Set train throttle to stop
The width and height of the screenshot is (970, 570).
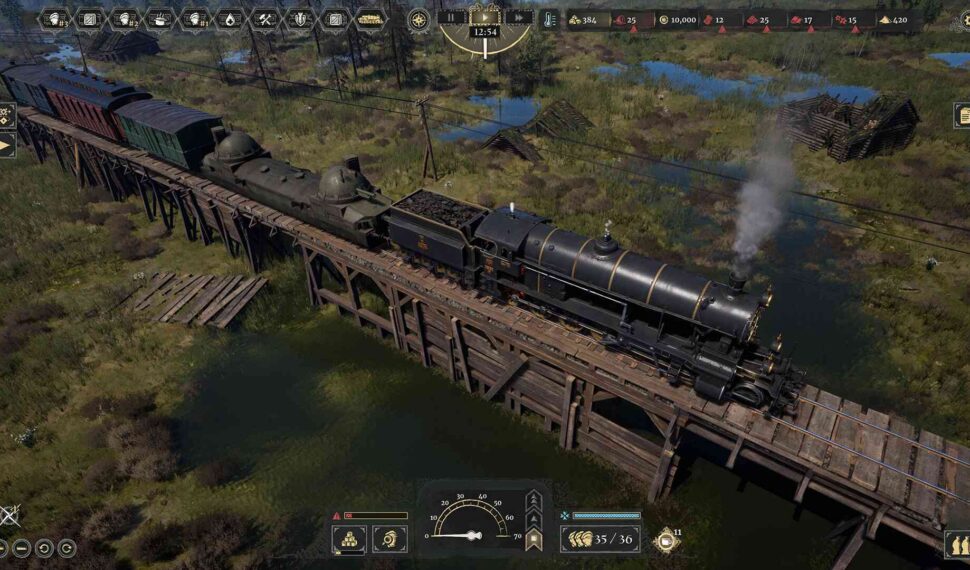(534, 541)
